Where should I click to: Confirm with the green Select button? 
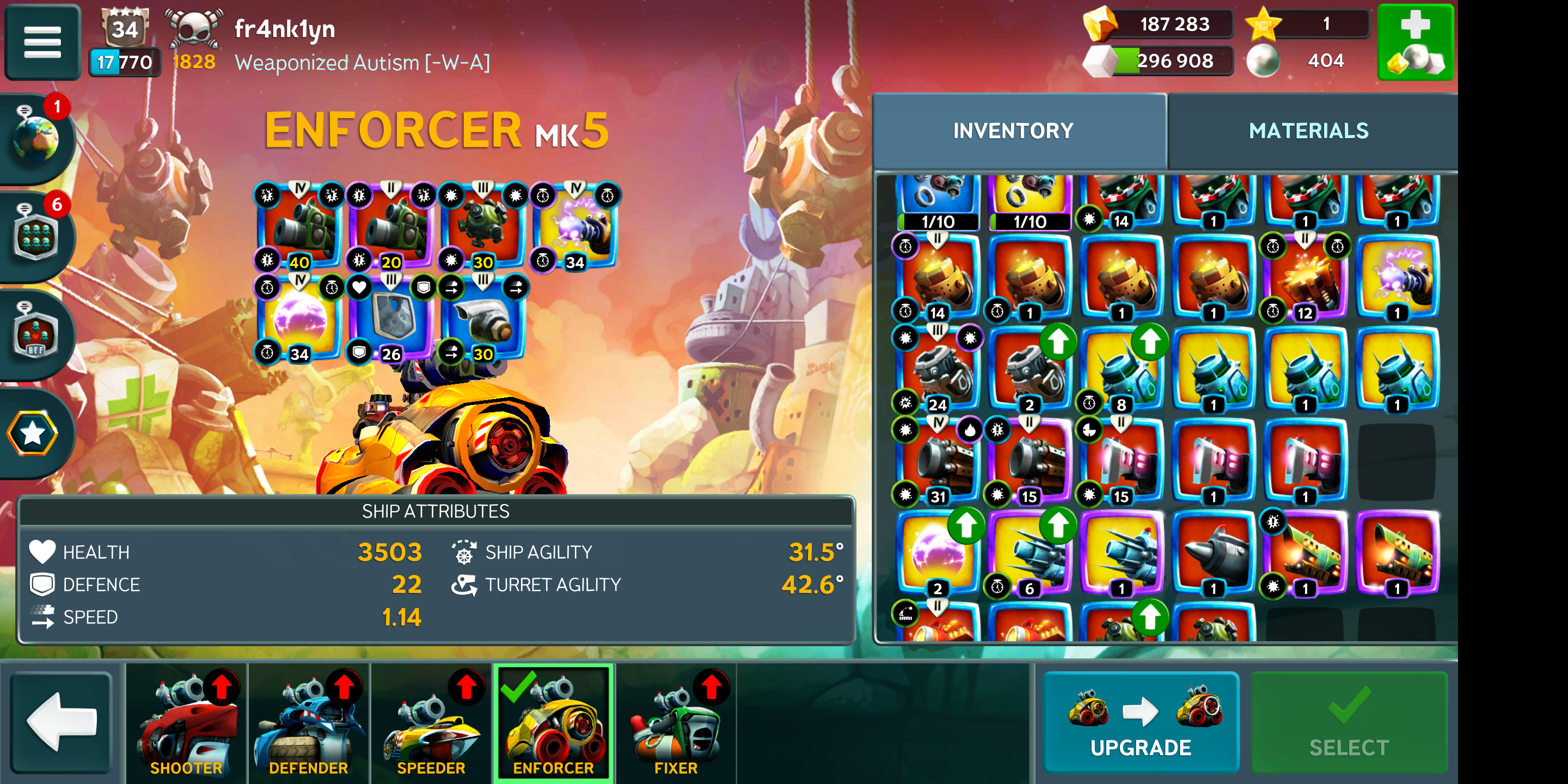click(x=1348, y=722)
